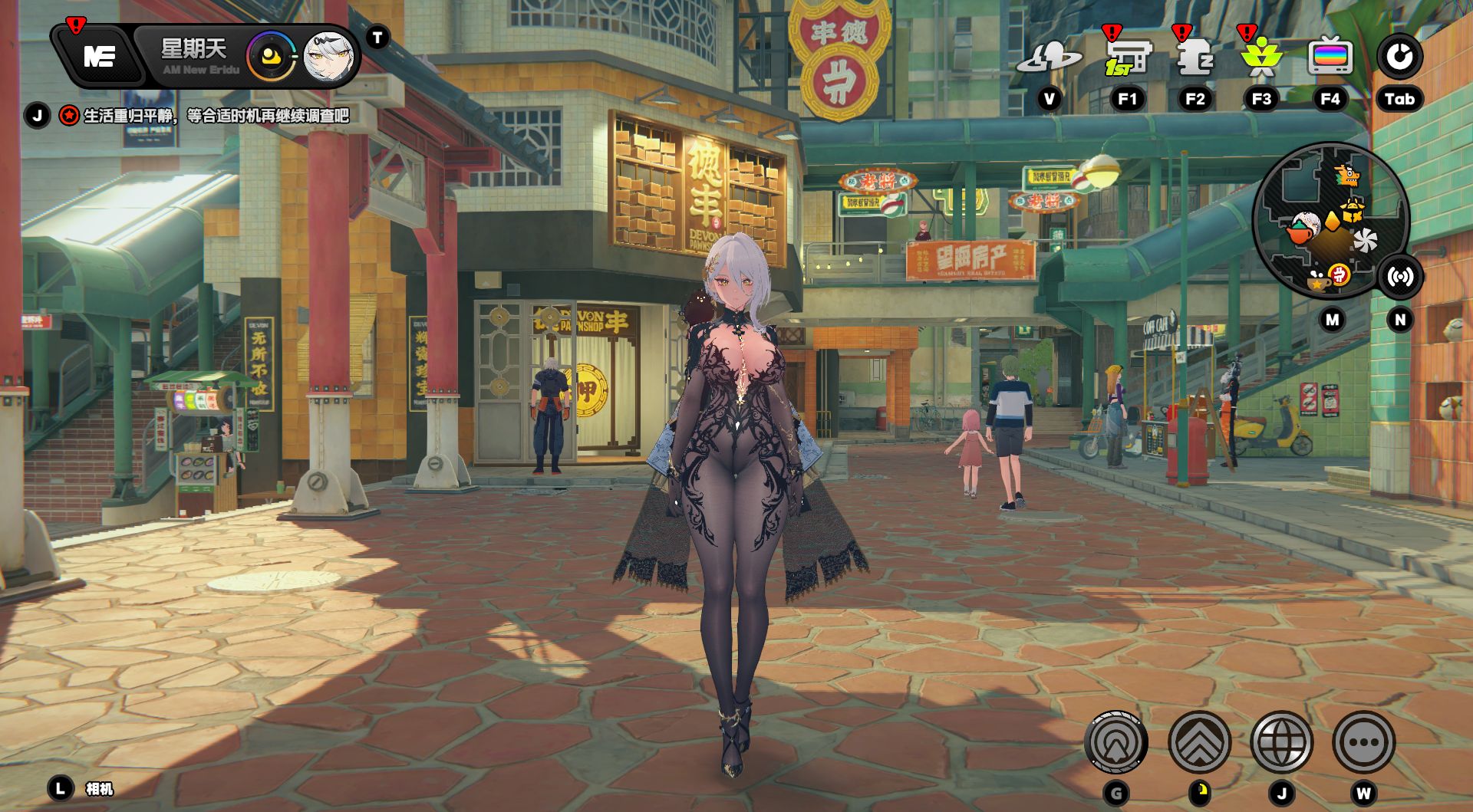Image resolution: width=1473 pixels, height=812 pixels.
Task: Click the double chevron up button
Action: pos(1199,742)
